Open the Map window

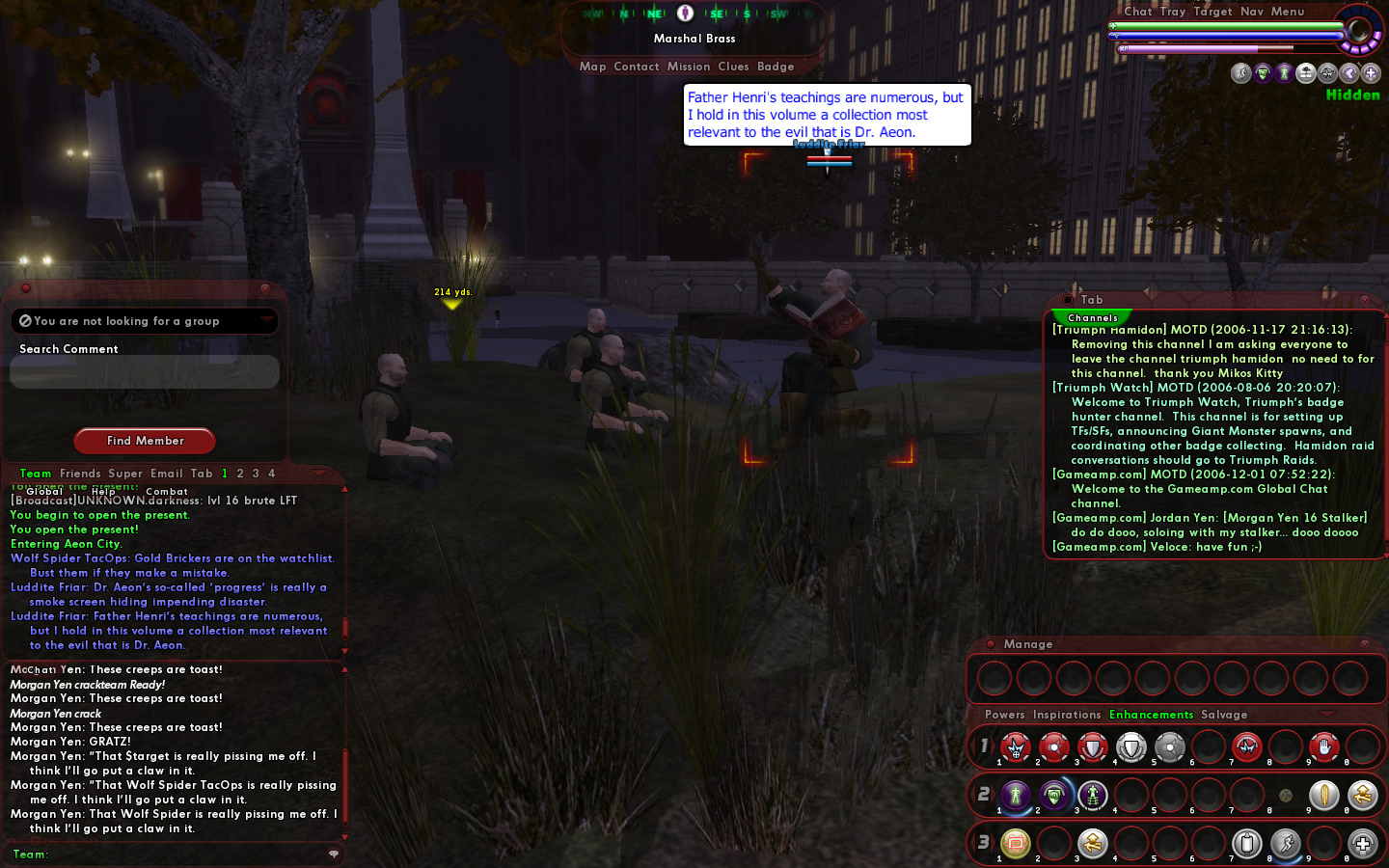point(592,67)
